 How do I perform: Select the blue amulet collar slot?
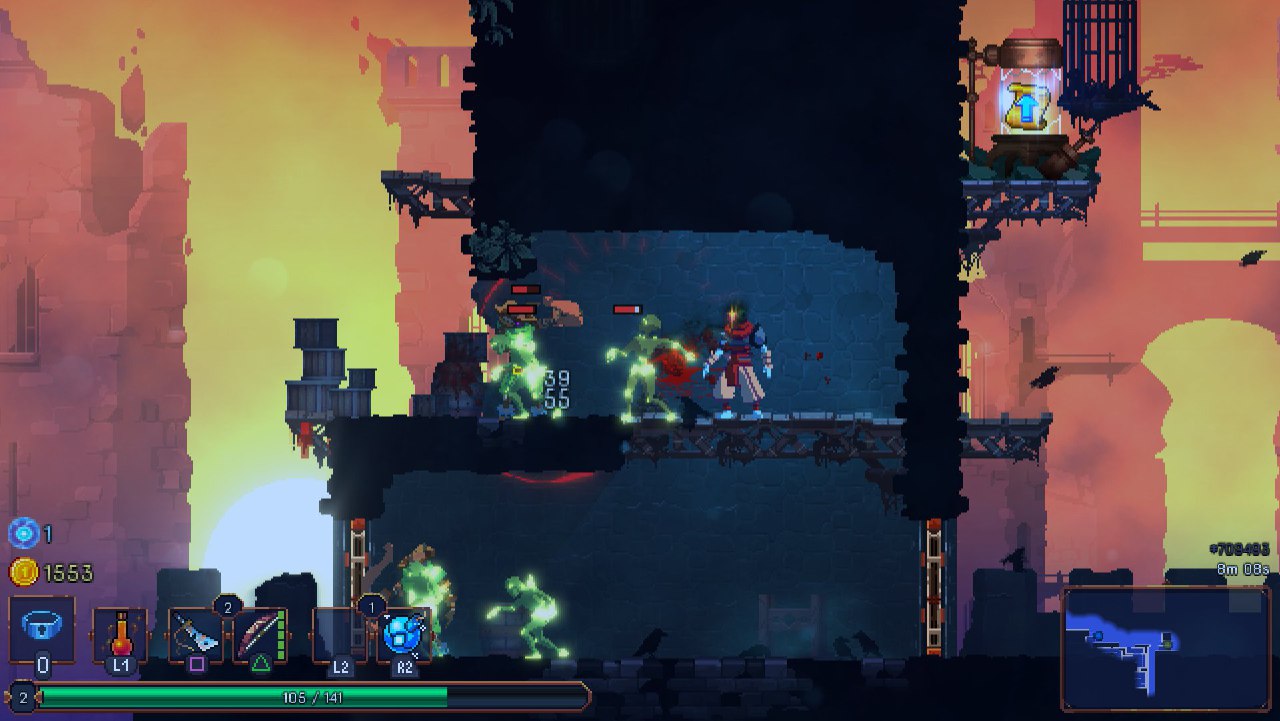coord(42,629)
